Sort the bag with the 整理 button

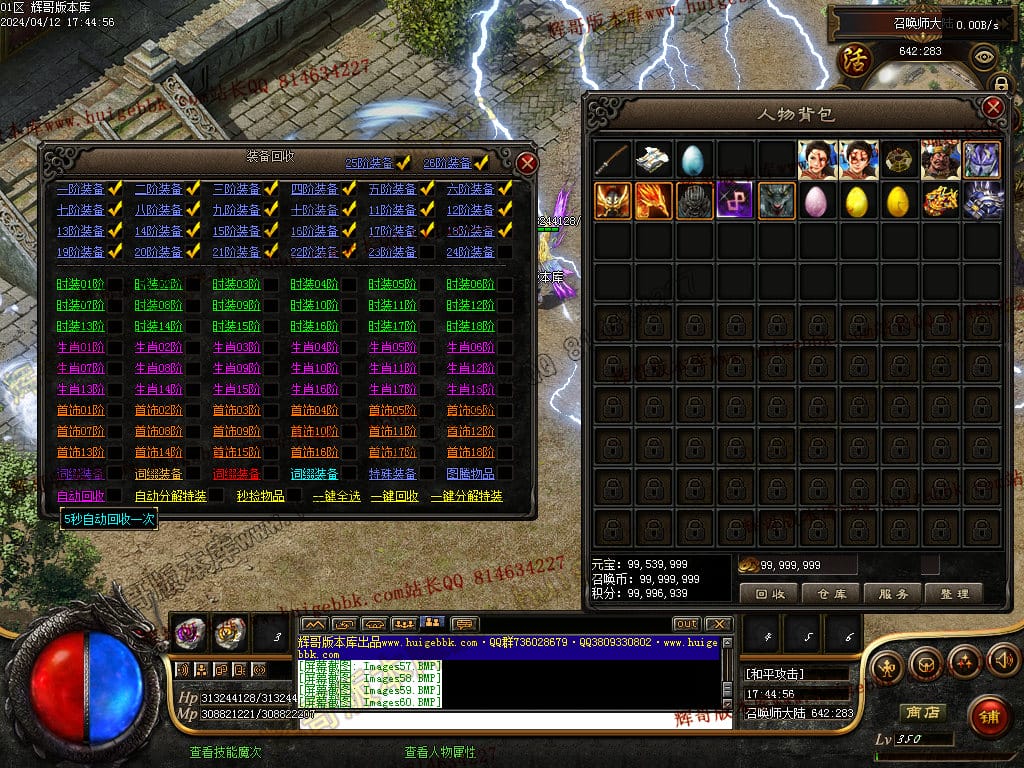pos(954,593)
